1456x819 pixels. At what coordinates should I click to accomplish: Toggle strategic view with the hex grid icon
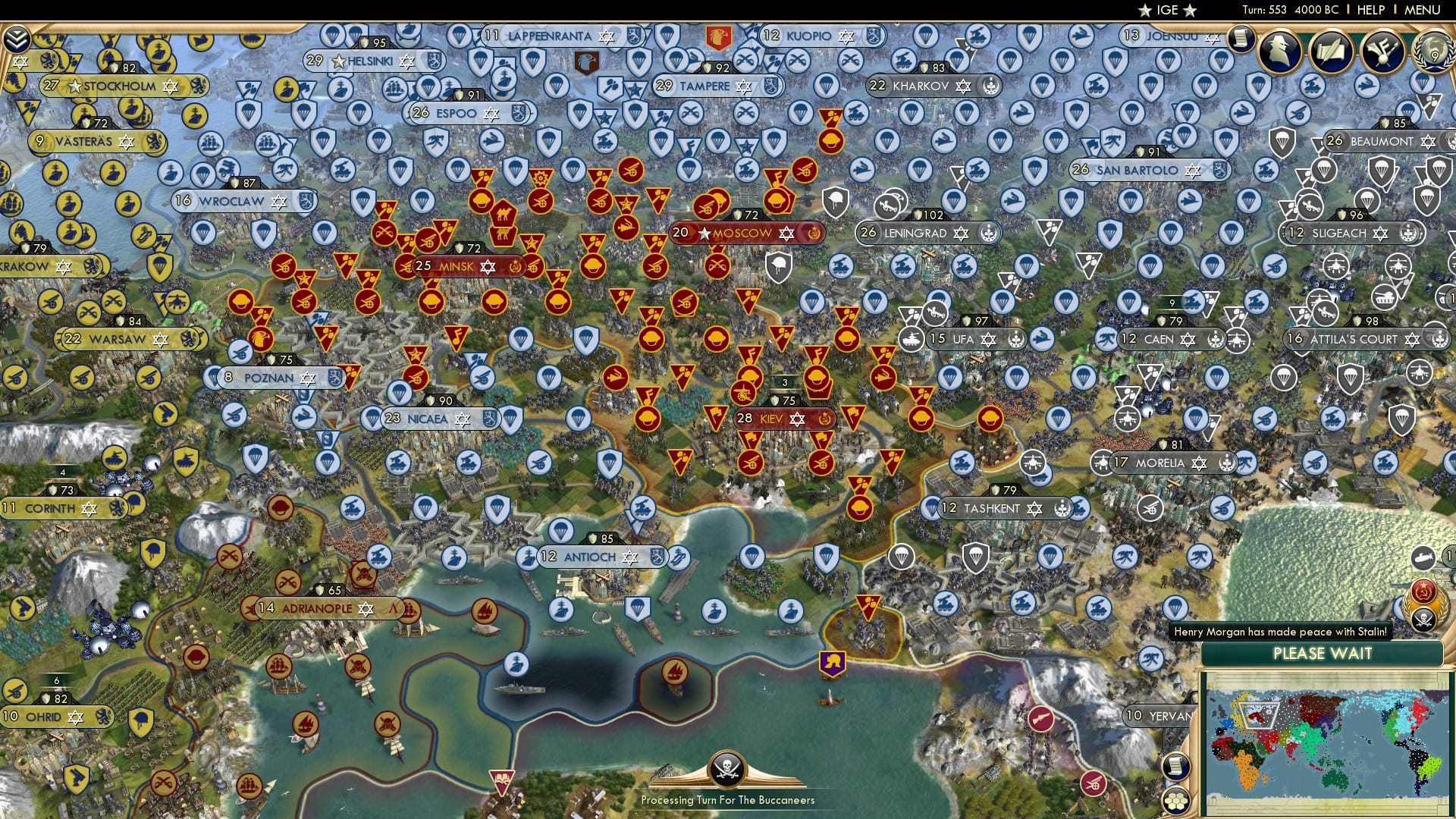tap(1175, 801)
